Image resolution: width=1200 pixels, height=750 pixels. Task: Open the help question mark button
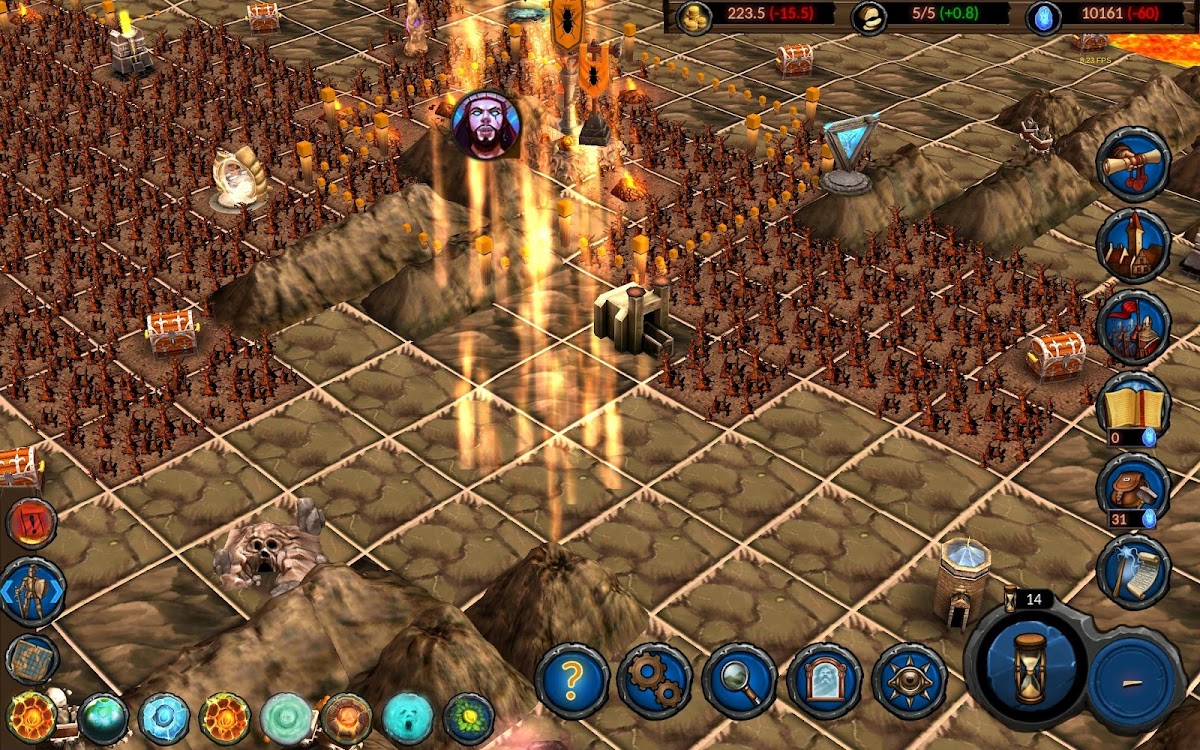572,681
